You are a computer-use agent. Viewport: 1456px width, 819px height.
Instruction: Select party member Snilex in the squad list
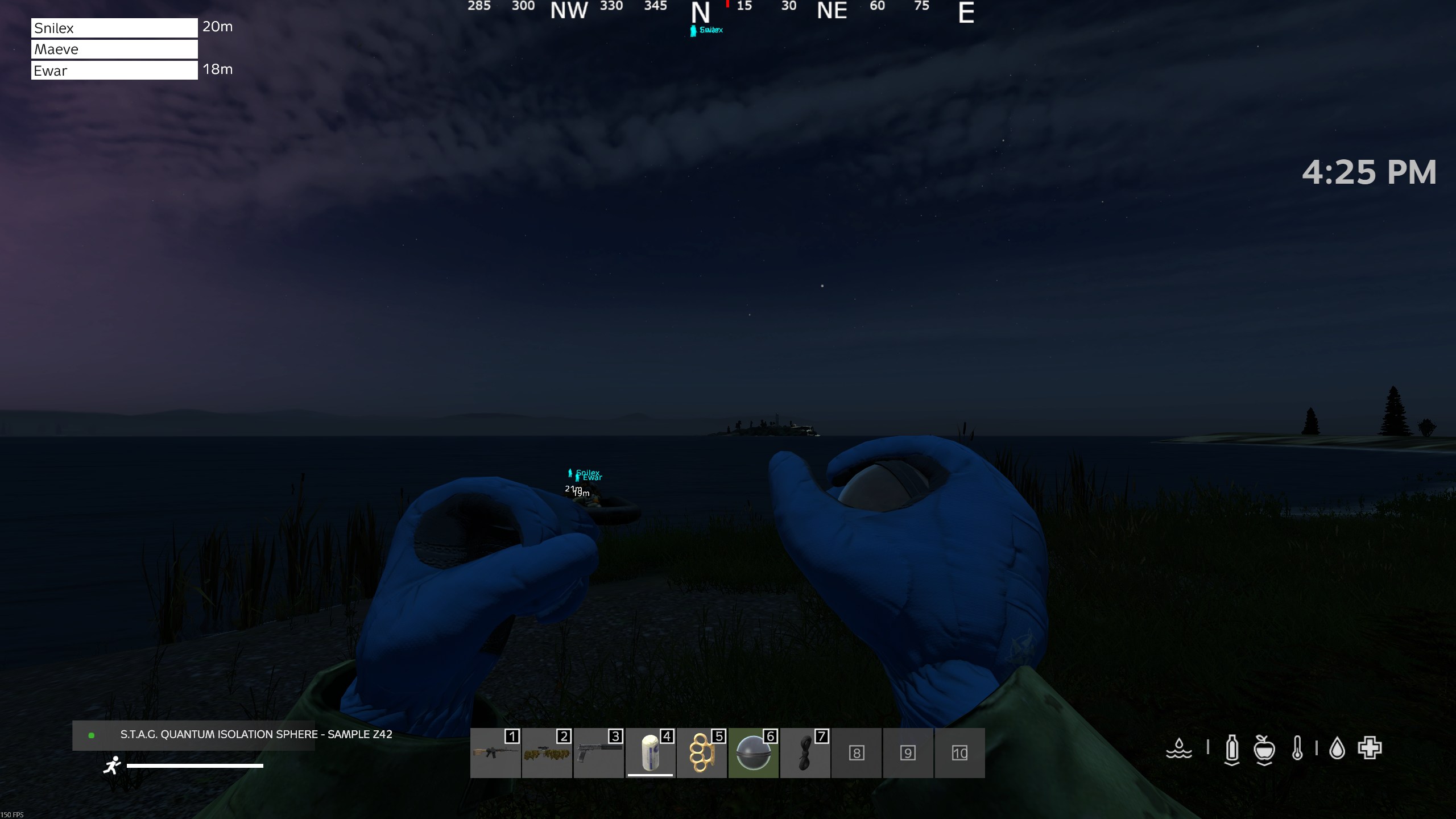pyautogui.click(x=114, y=28)
